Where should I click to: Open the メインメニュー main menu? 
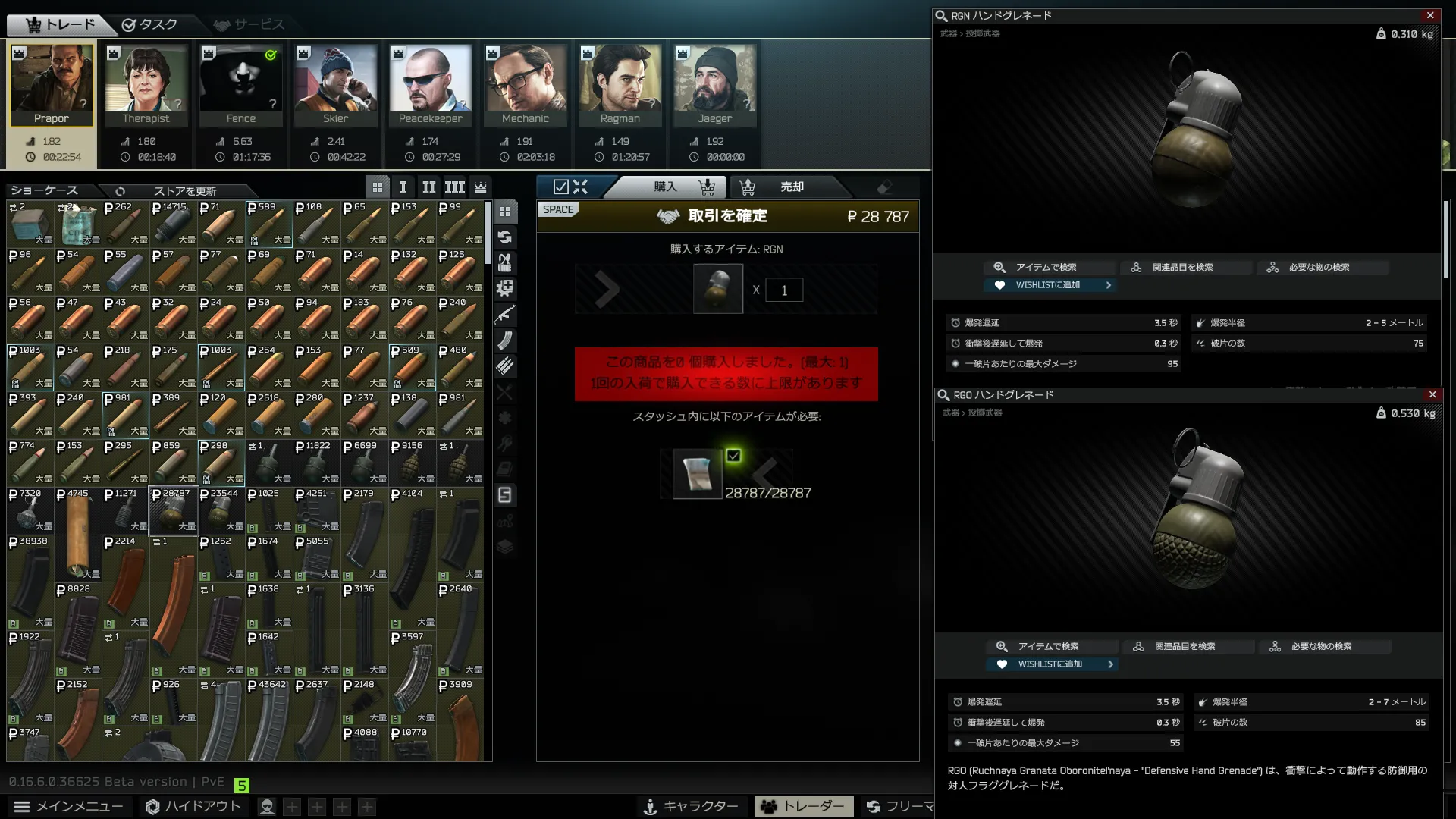68,806
